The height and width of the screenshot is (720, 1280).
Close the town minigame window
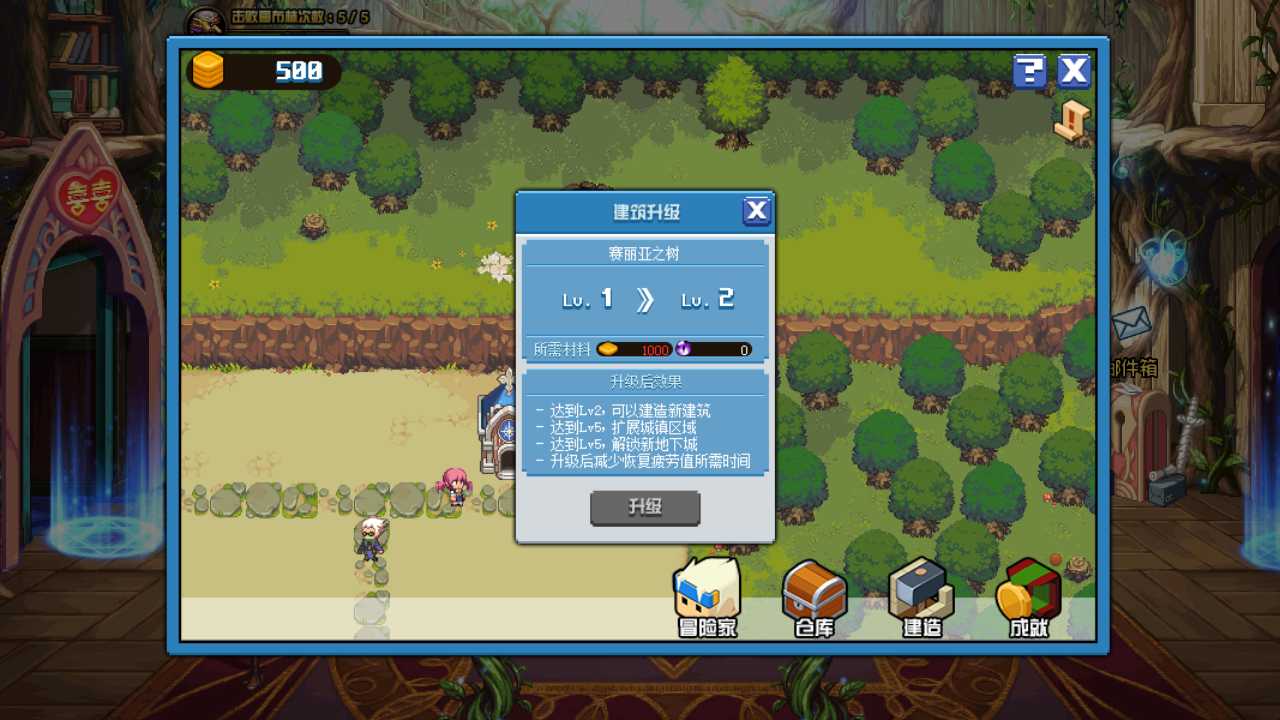click(x=1074, y=71)
